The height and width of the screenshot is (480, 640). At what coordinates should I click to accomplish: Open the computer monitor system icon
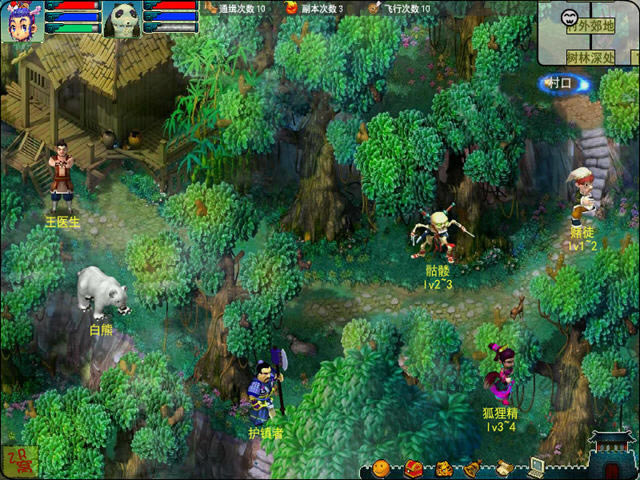pyautogui.click(x=537, y=466)
